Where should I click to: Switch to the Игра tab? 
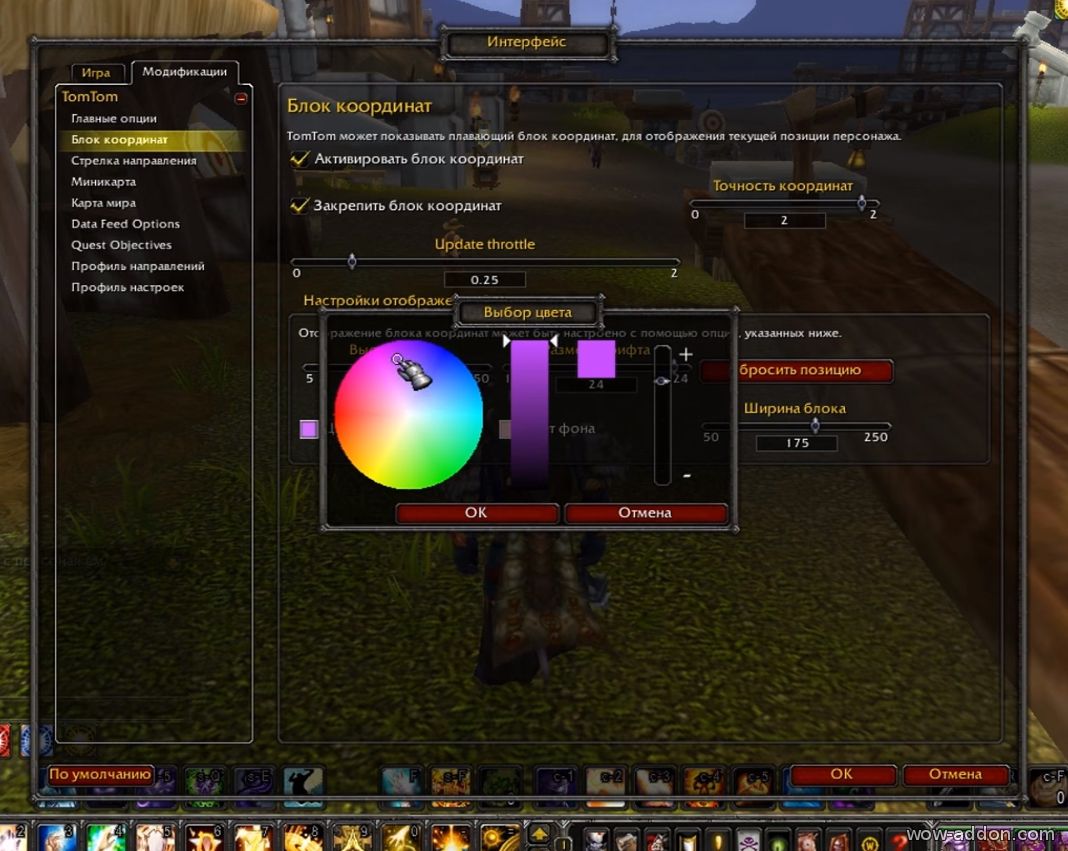click(96, 73)
